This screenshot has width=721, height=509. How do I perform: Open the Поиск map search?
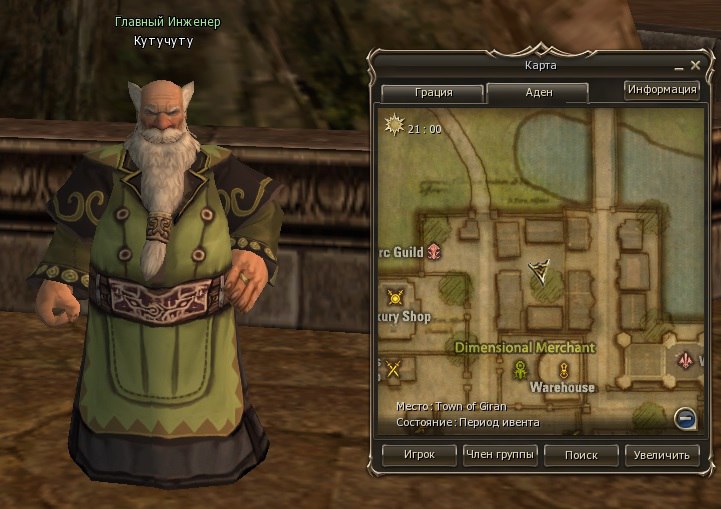click(x=581, y=455)
